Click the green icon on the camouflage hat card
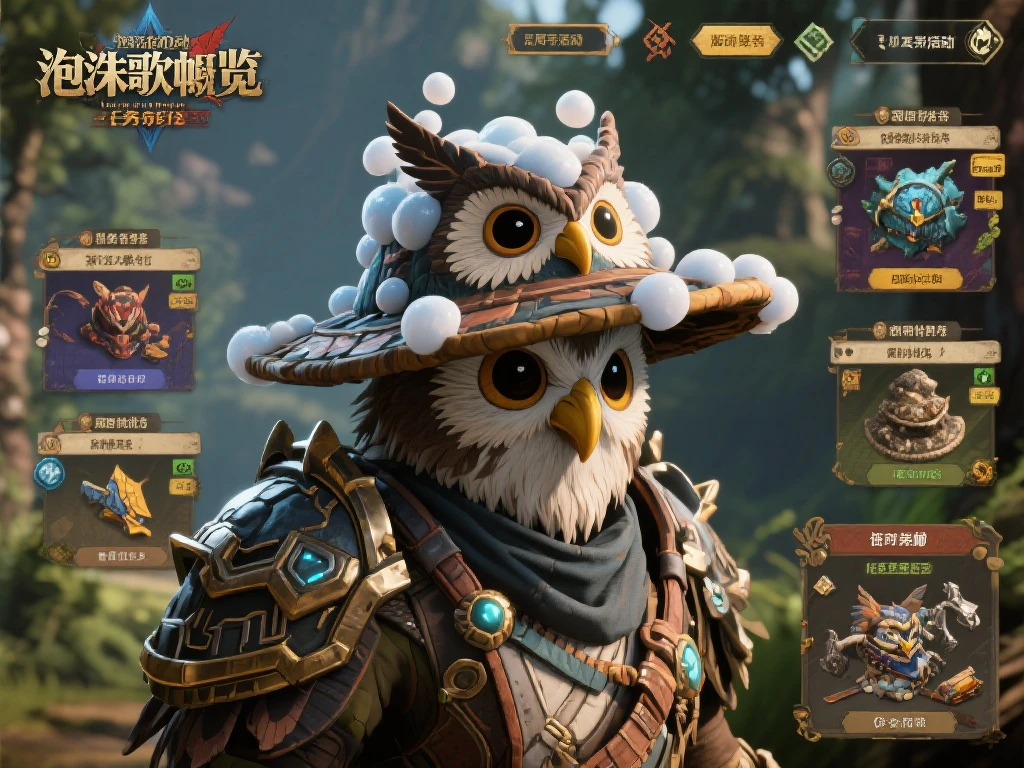The height and width of the screenshot is (768, 1024). tap(984, 376)
